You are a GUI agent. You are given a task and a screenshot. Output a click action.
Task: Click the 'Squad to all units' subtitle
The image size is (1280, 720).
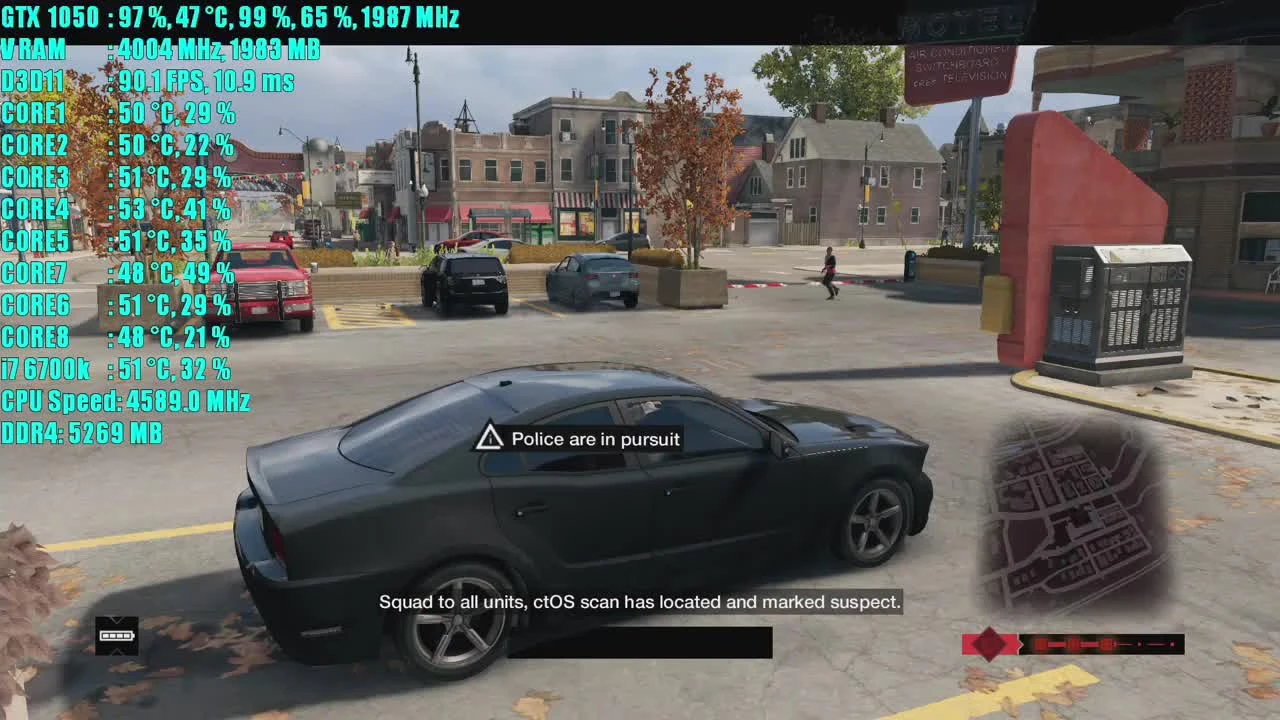click(x=640, y=601)
